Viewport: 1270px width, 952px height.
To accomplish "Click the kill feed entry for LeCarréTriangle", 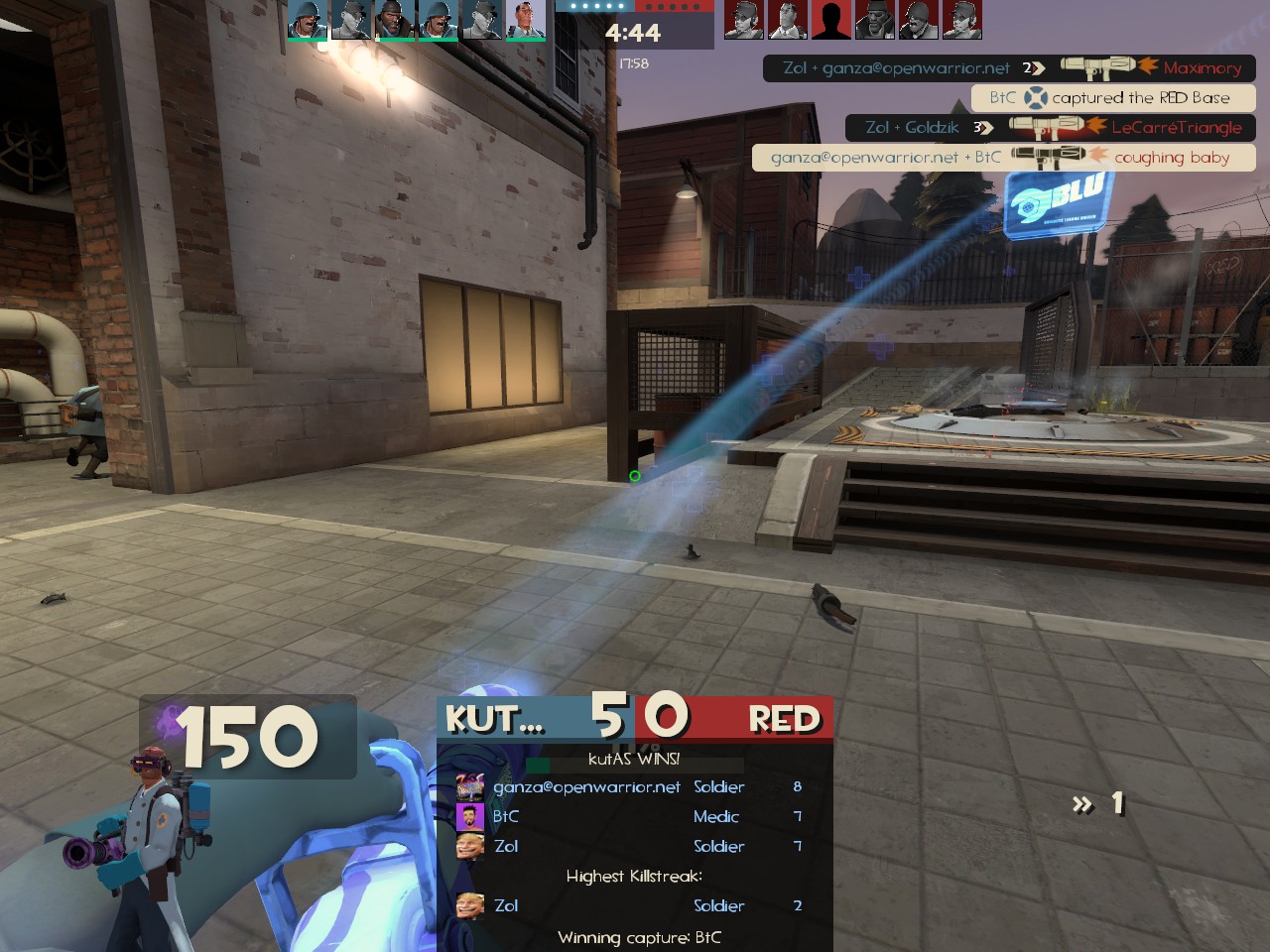I will click(1050, 128).
